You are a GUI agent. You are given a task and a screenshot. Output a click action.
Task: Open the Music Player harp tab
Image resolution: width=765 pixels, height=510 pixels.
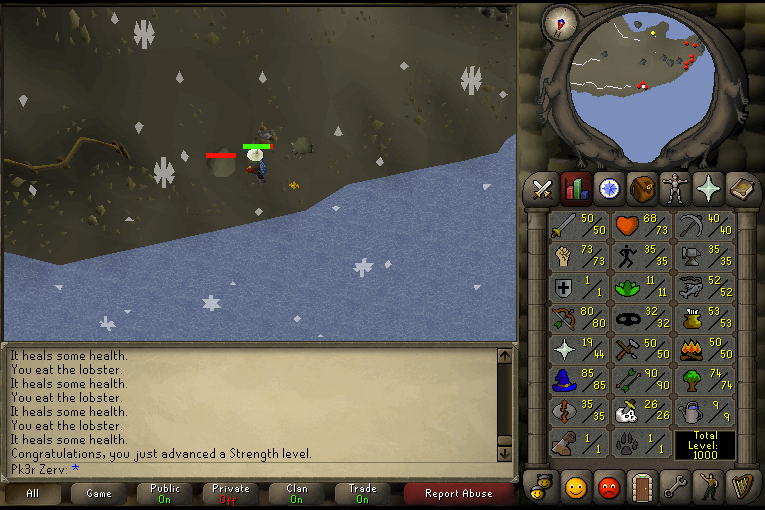point(740,487)
